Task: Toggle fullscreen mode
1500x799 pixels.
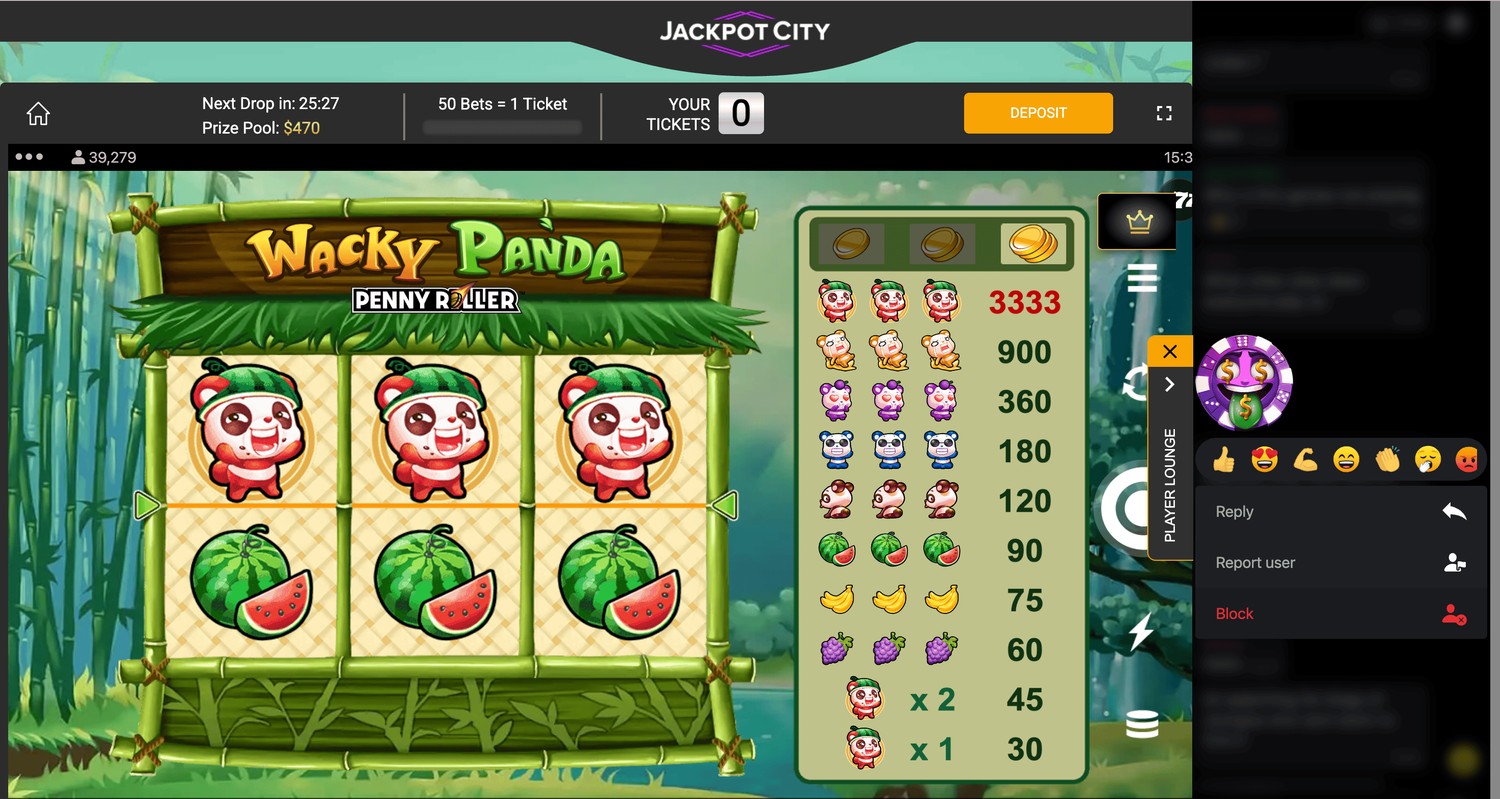Action: point(1164,113)
